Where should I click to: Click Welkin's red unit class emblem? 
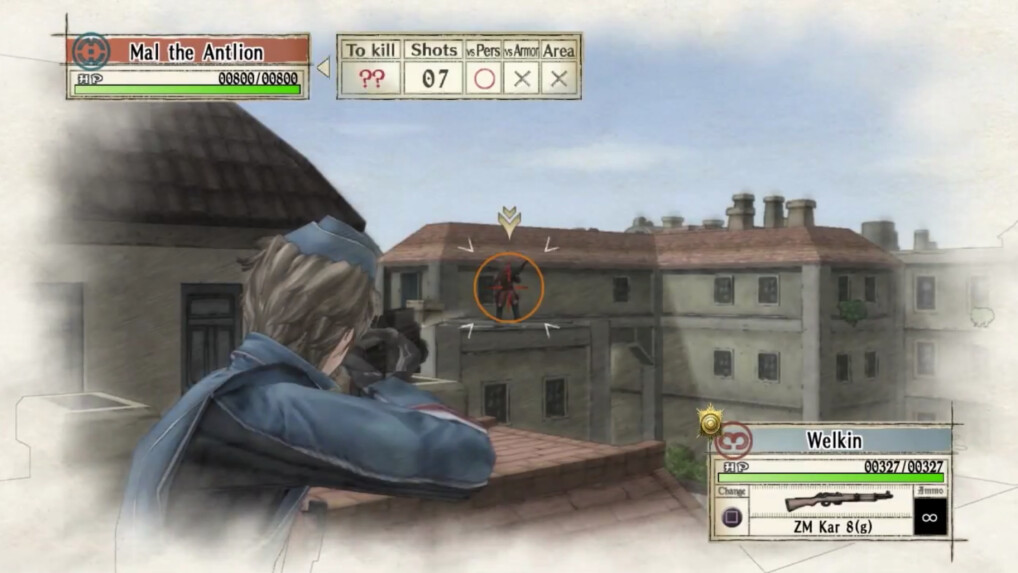pyautogui.click(x=733, y=440)
